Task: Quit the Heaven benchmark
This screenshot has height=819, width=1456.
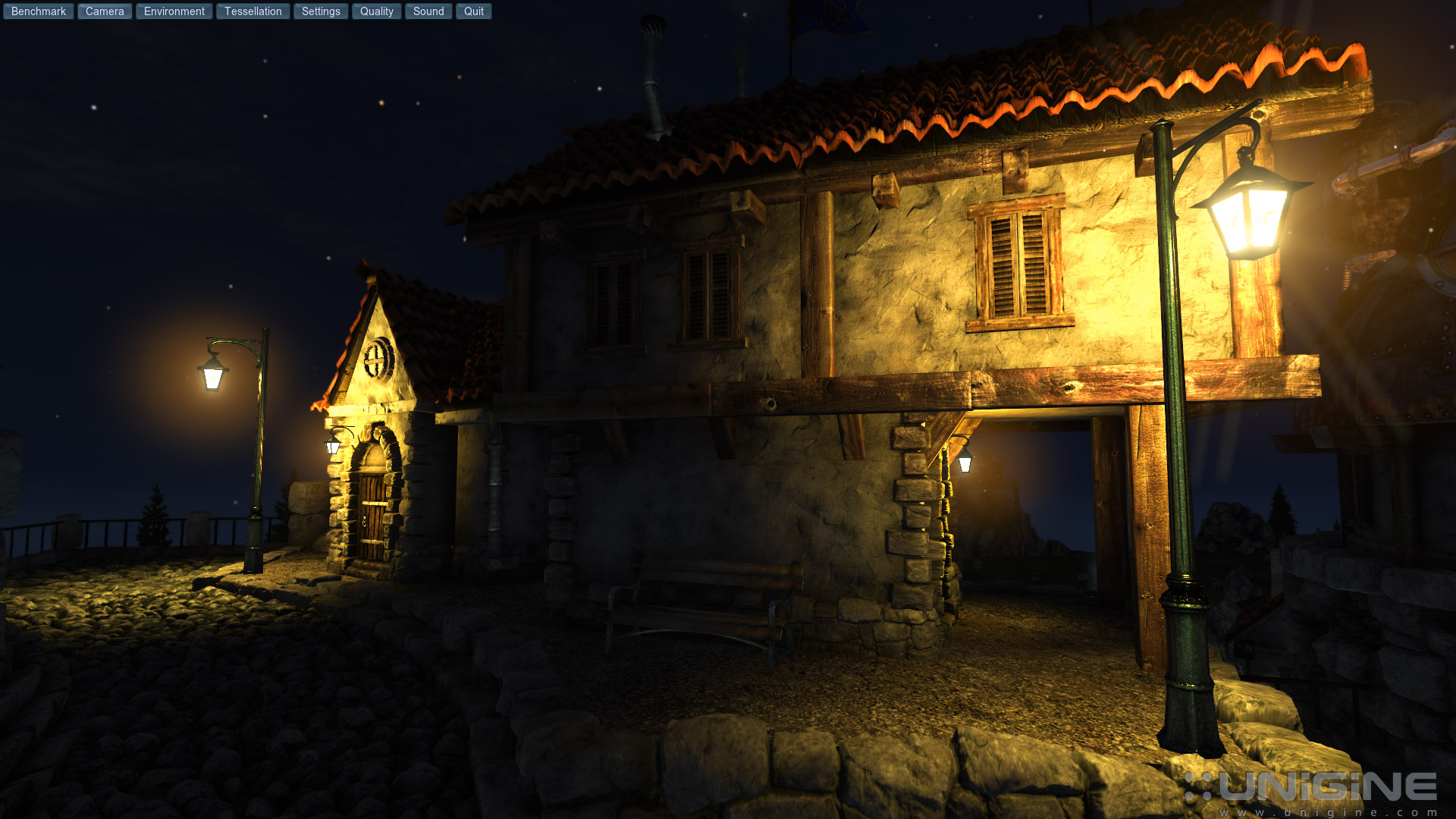Action: coord(473,11)
